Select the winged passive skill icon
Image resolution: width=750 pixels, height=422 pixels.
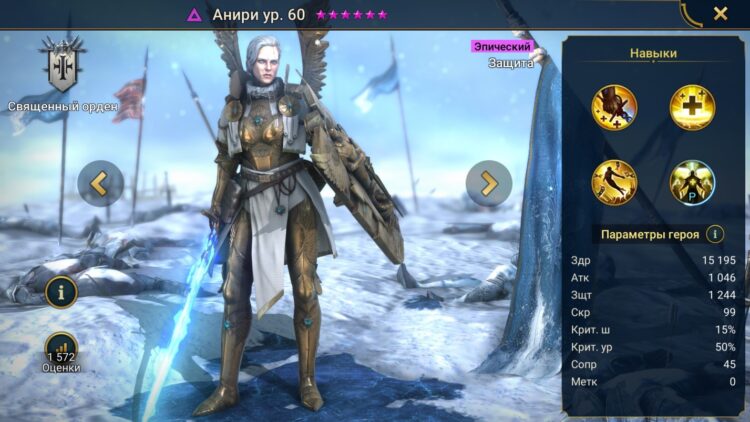[691, 183]
